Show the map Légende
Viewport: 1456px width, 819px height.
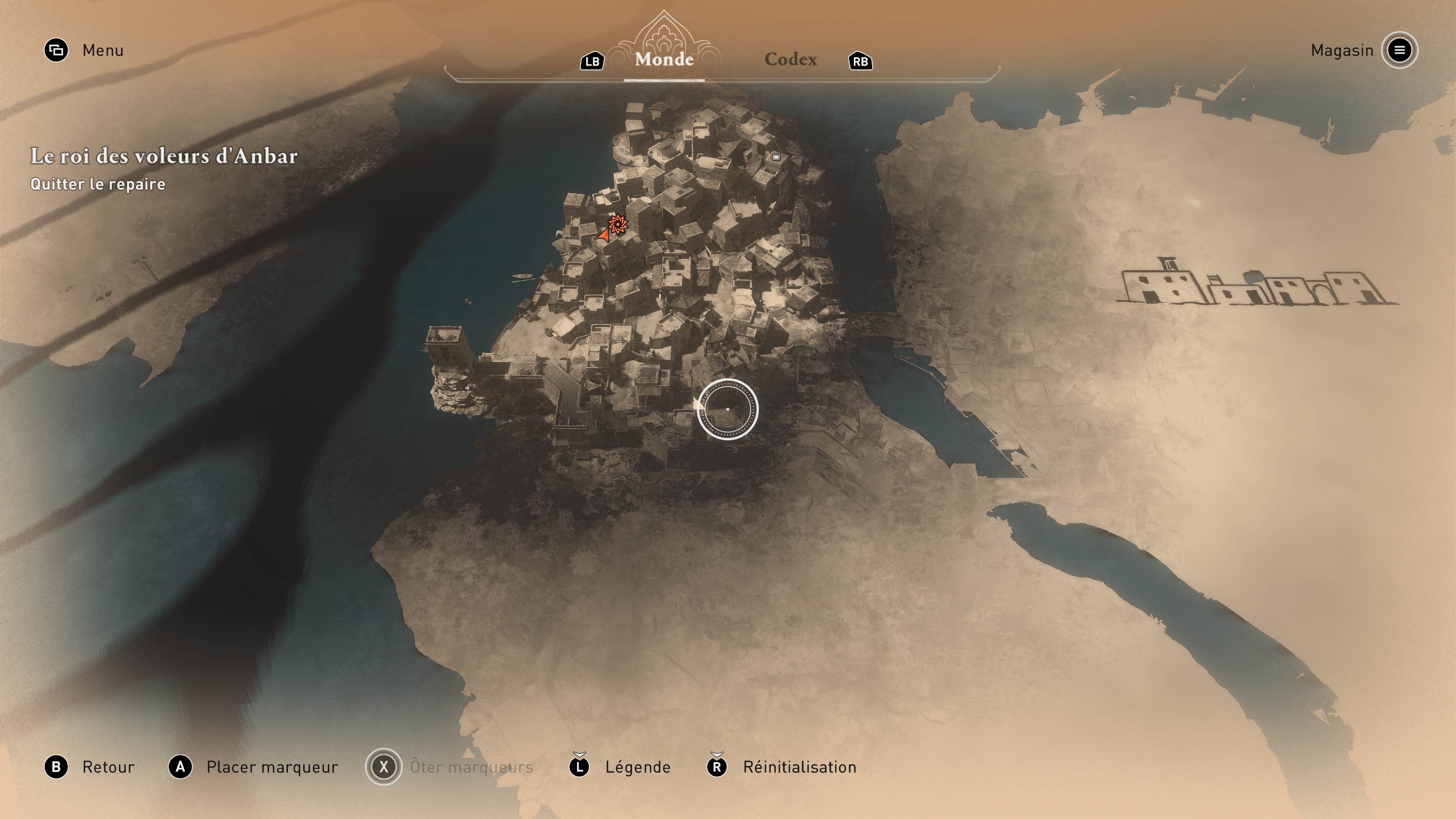click(x=621, y=767)
